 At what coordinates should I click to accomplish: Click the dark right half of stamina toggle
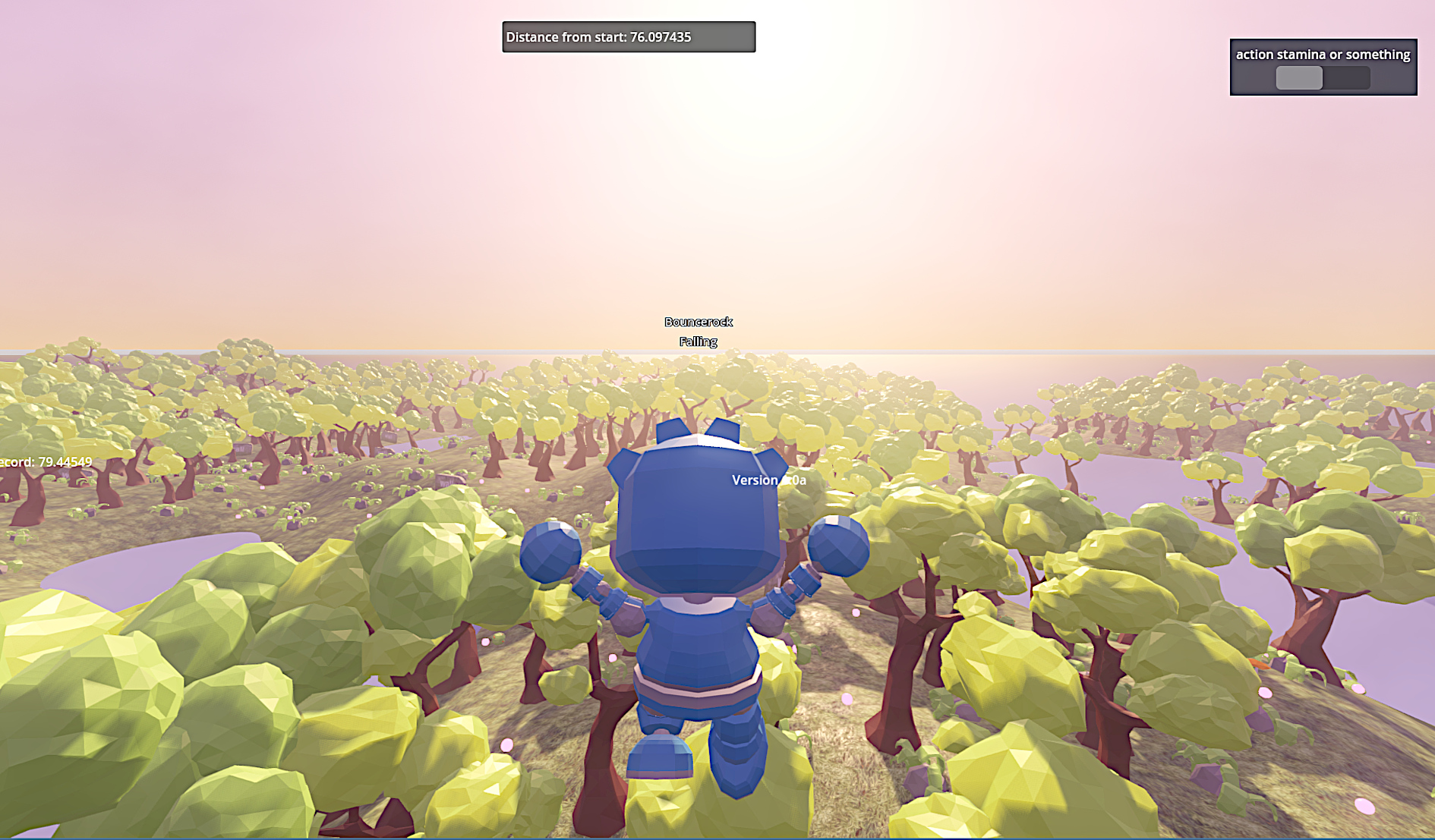[1348, 77]
